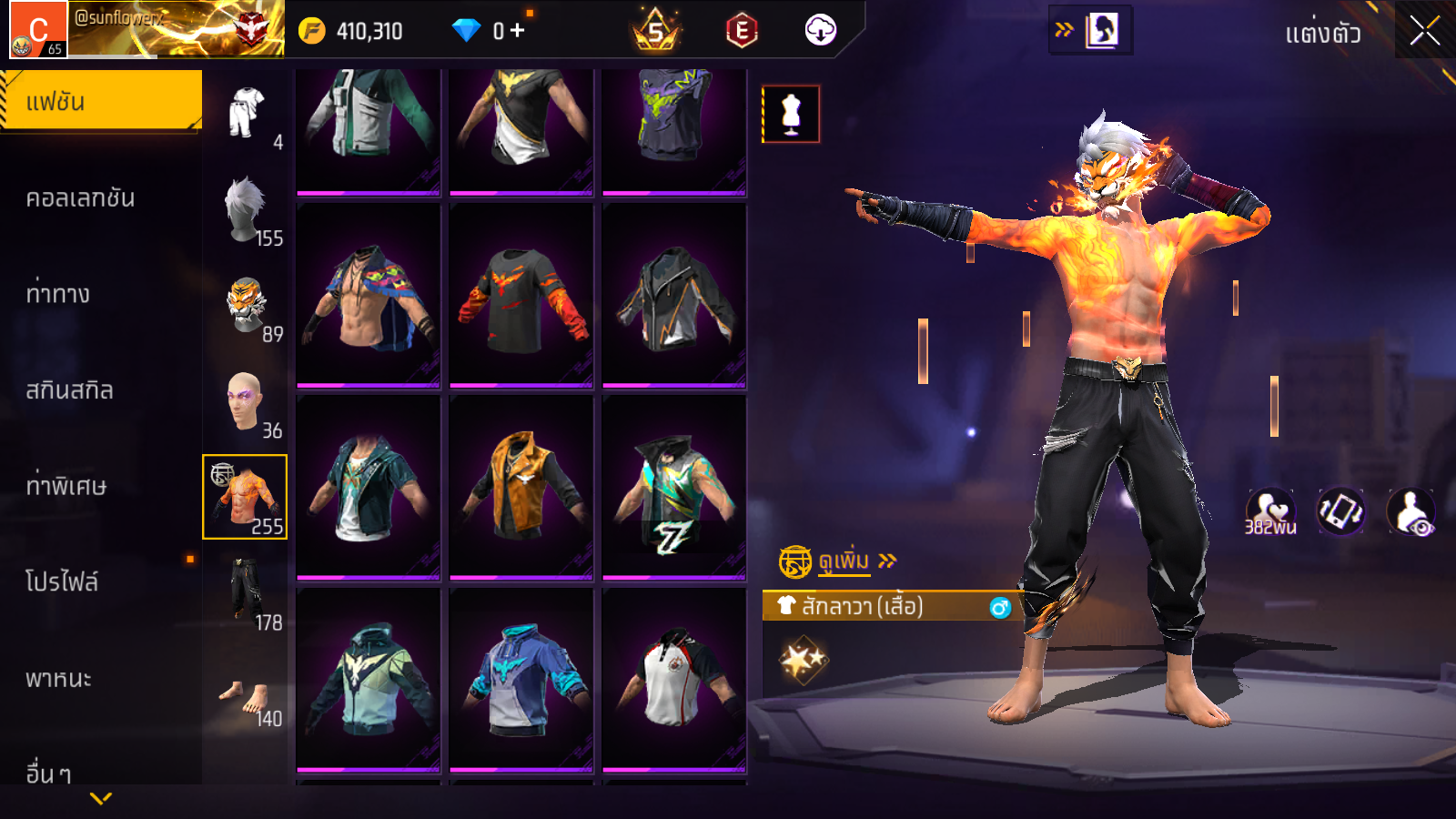
Task: Select the สกินสกิล tab
Action: [70, 390]
